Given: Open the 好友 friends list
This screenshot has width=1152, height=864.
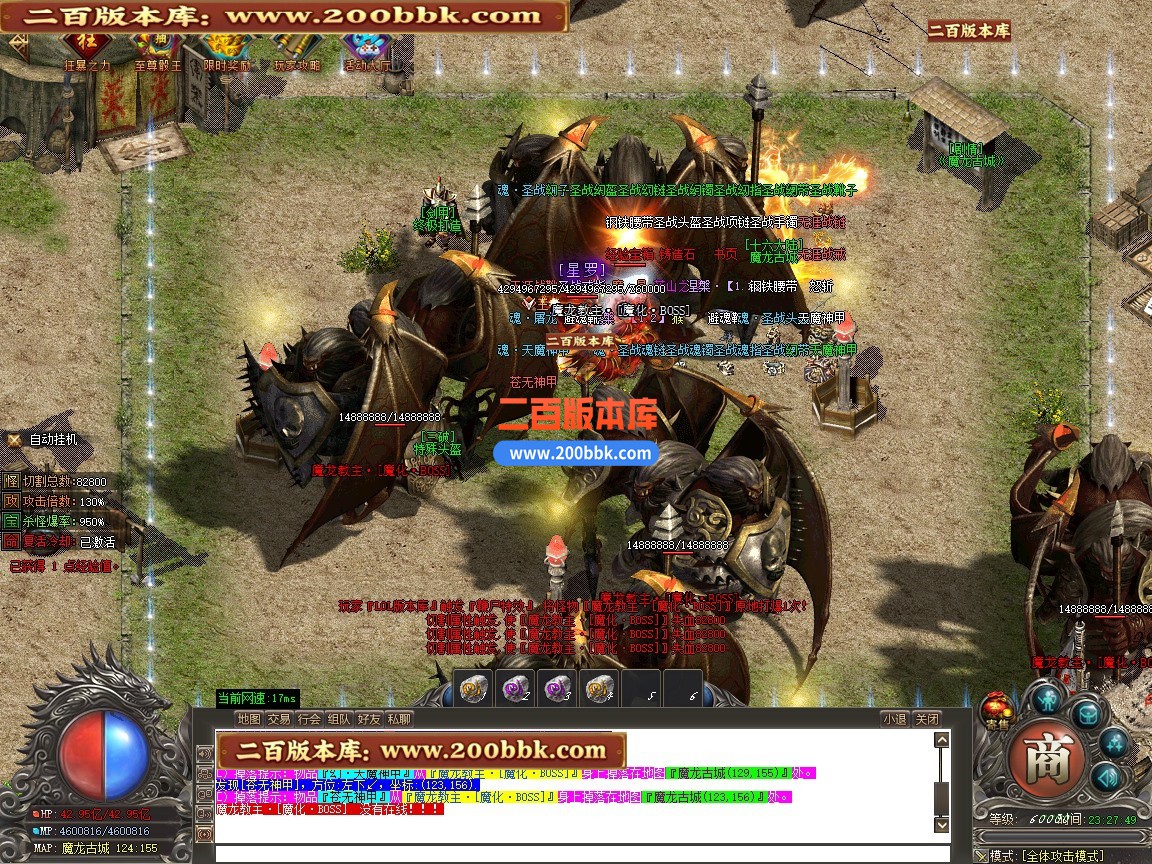Looking at the screenshot, I should (369, 718).
